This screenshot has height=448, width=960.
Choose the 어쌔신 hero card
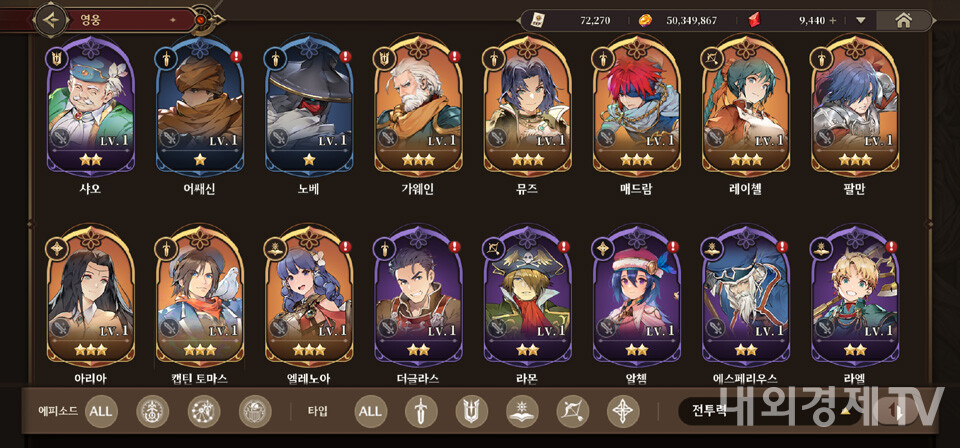pyautogui.click(x=199, y=108)
